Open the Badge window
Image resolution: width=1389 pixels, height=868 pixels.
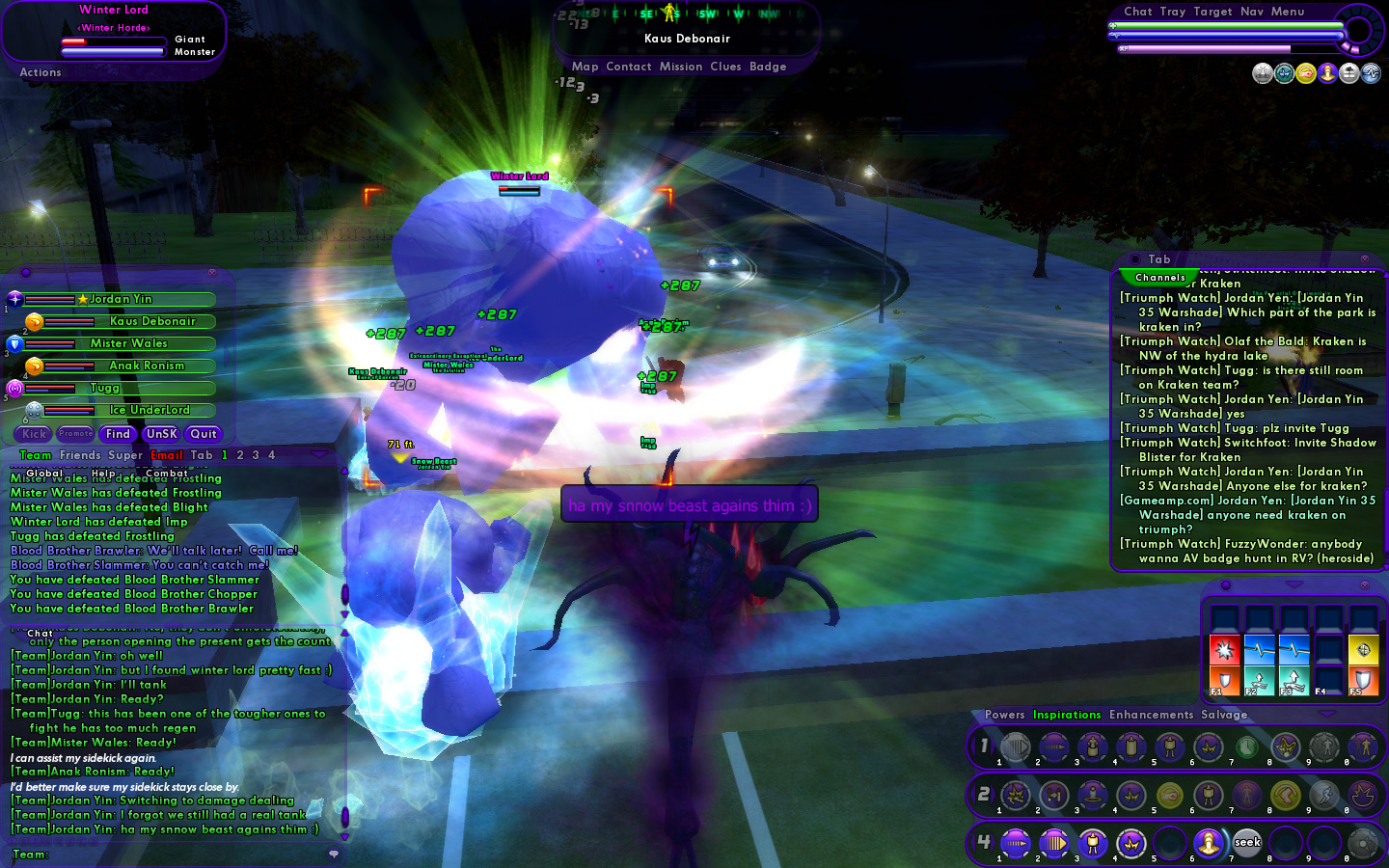pos(768,67)
